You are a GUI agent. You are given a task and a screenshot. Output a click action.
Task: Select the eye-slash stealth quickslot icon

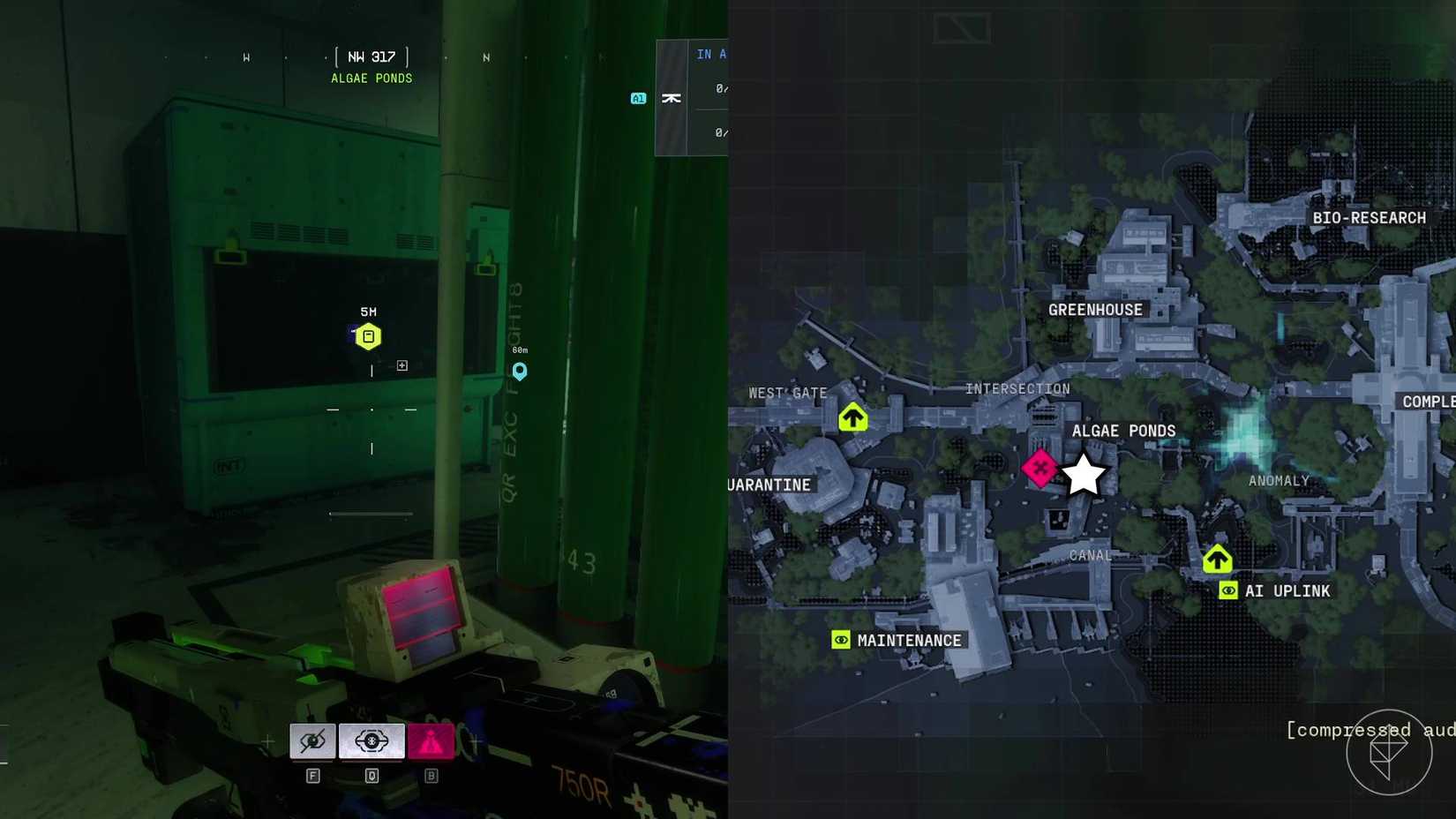(x=311, y=740)
